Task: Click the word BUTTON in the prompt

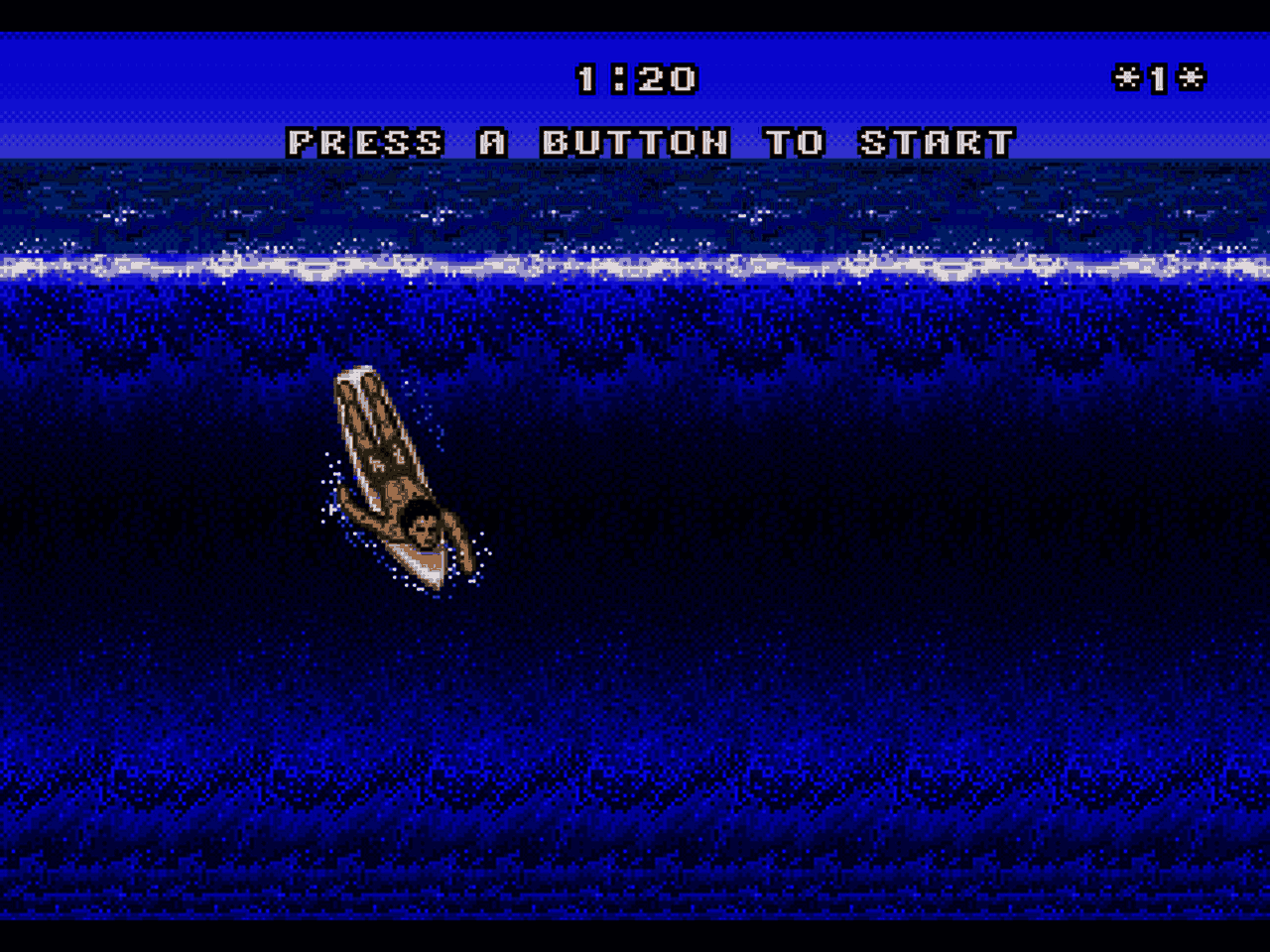Action: (635, 143)
